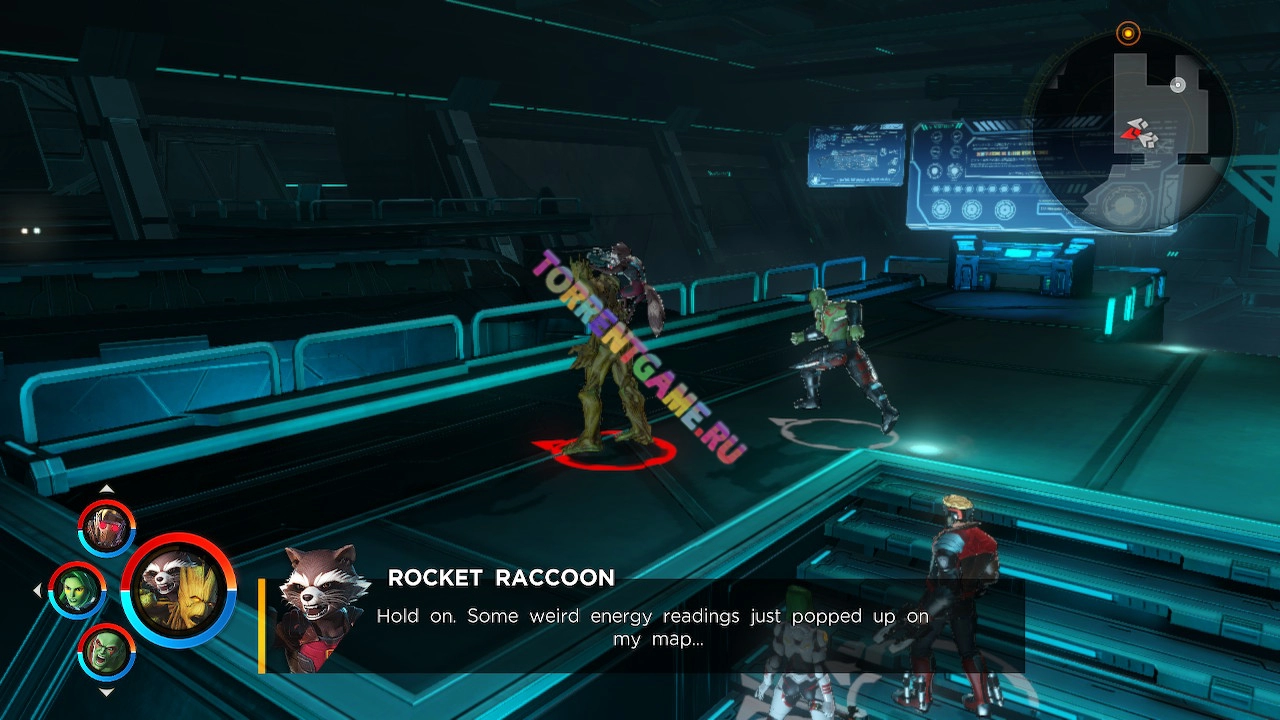Viewport: 1280px width, 720px height.
Task: Click the active Rocket and Groot portrait
Action: point(179,590)
